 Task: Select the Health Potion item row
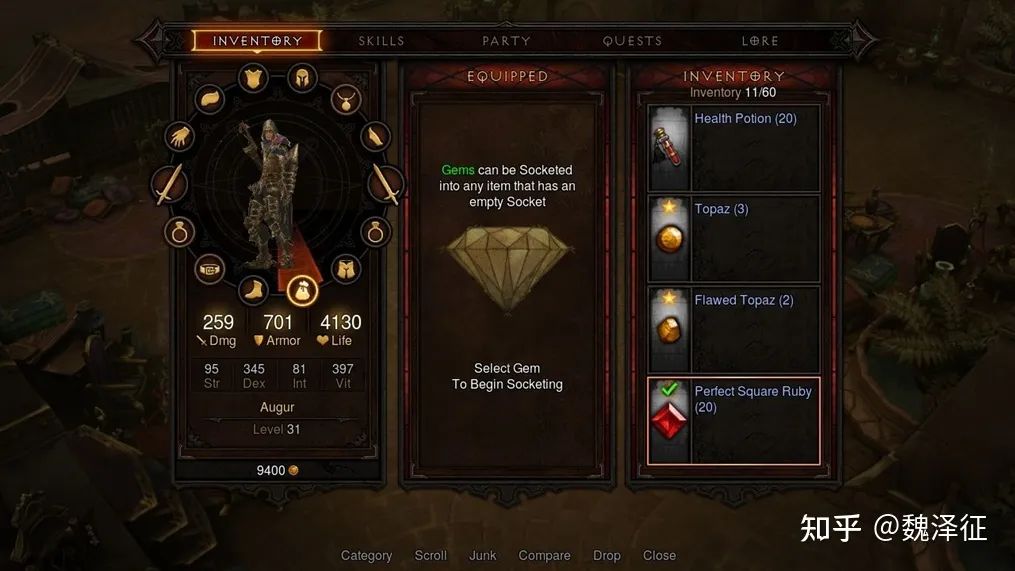point(734,148)
